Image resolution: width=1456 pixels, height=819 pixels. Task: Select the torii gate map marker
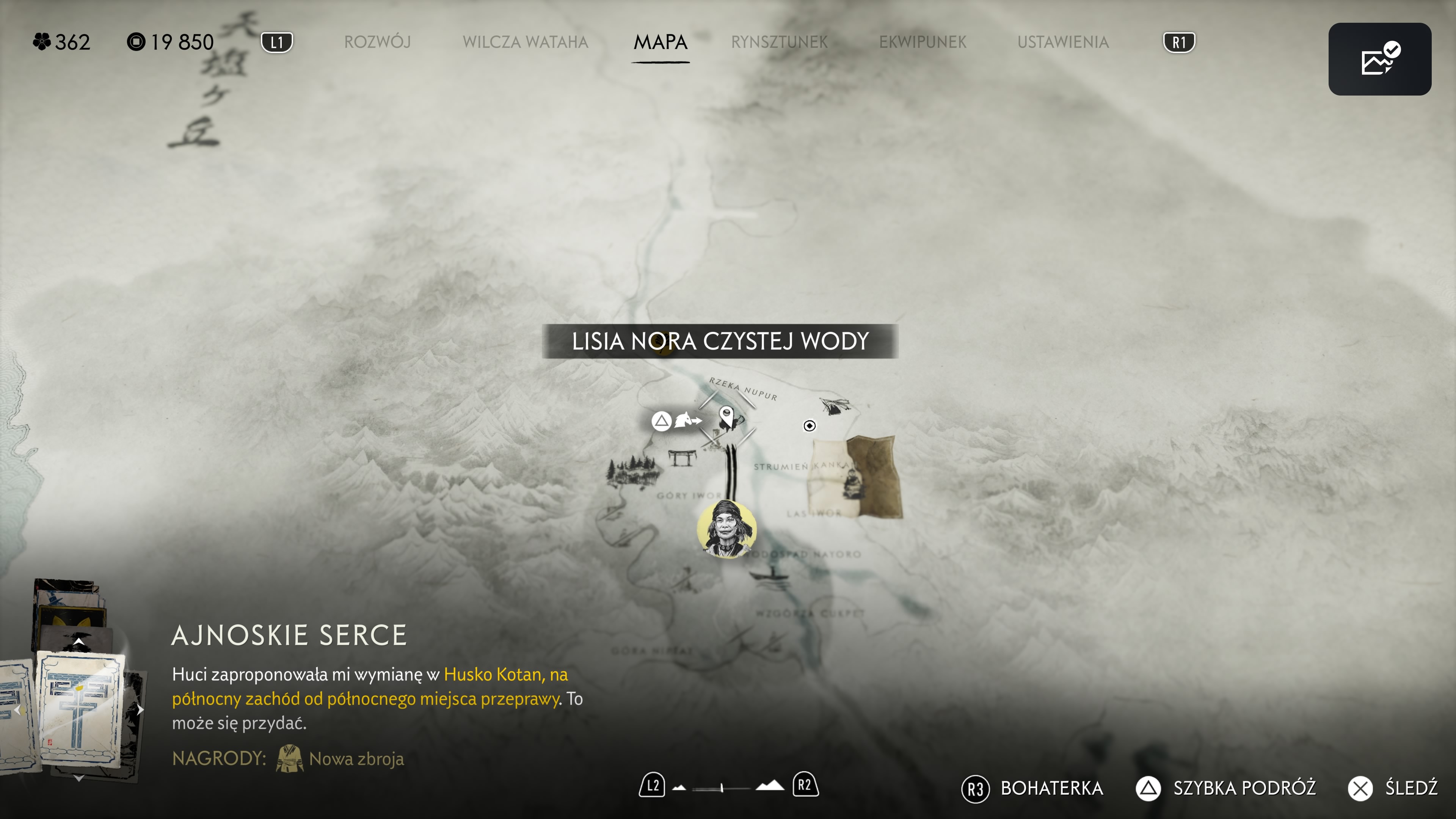682,457
